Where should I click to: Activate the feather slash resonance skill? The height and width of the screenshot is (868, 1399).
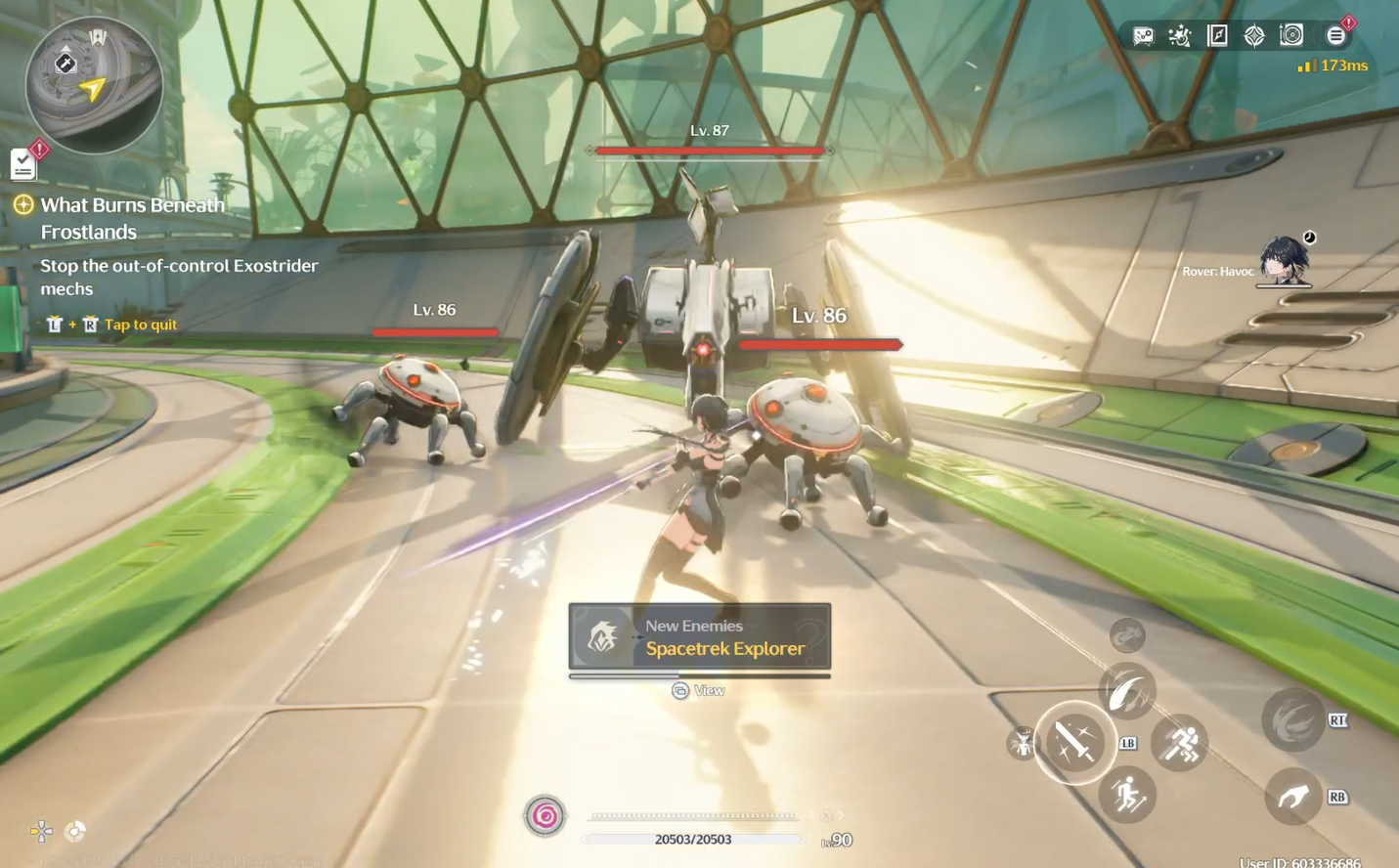1128,690
